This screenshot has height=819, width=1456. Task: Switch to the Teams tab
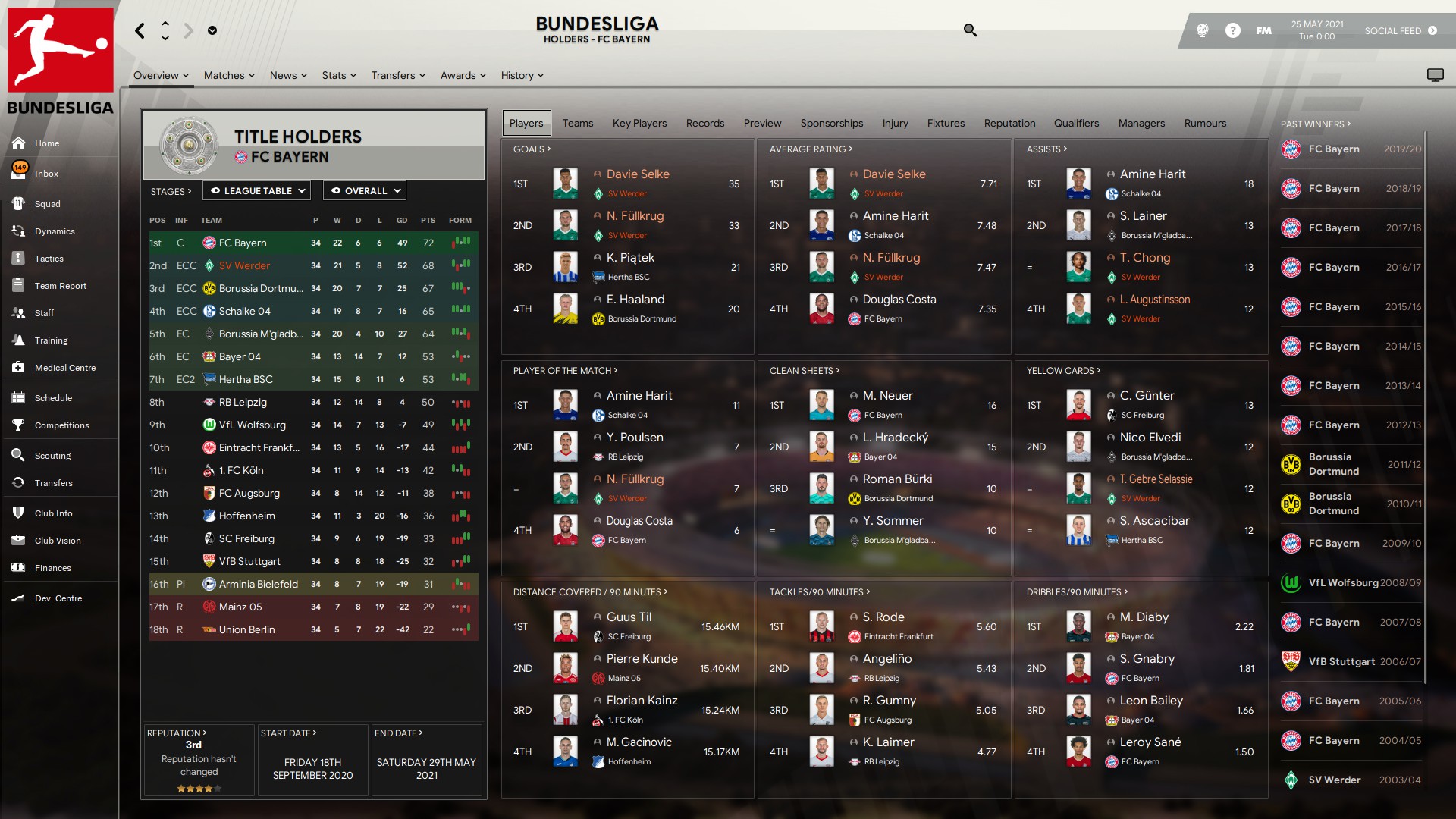click(x=577, y=123)
